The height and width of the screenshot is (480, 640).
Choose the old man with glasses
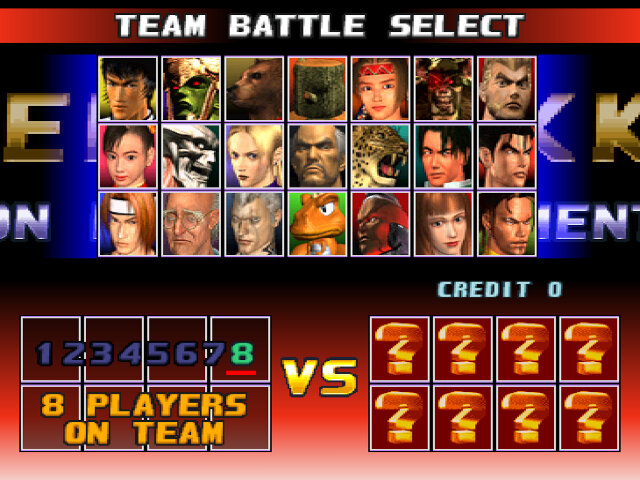tap(191, 222)
